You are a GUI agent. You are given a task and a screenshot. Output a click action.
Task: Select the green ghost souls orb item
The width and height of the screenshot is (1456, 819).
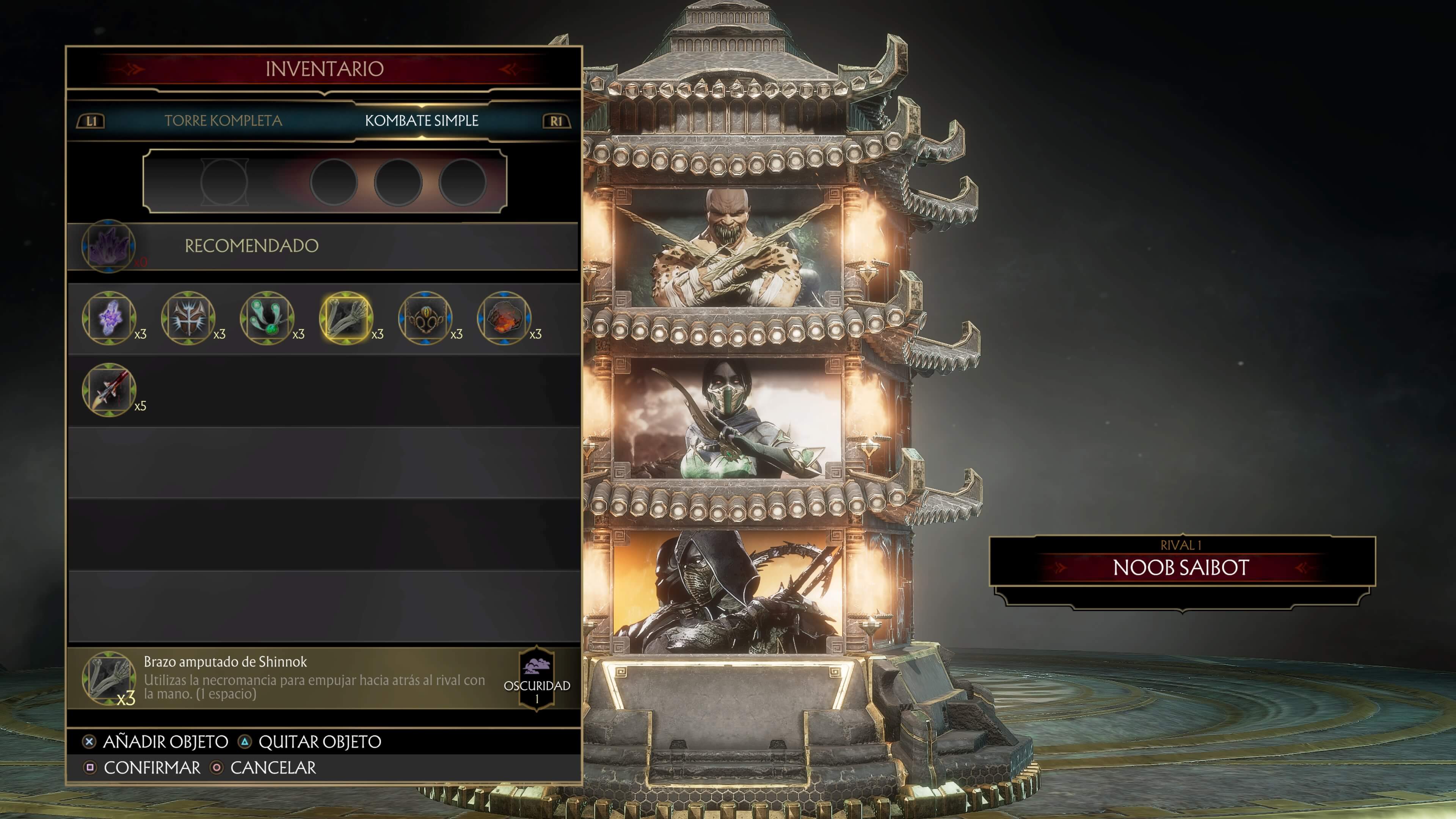click(267, 318)
